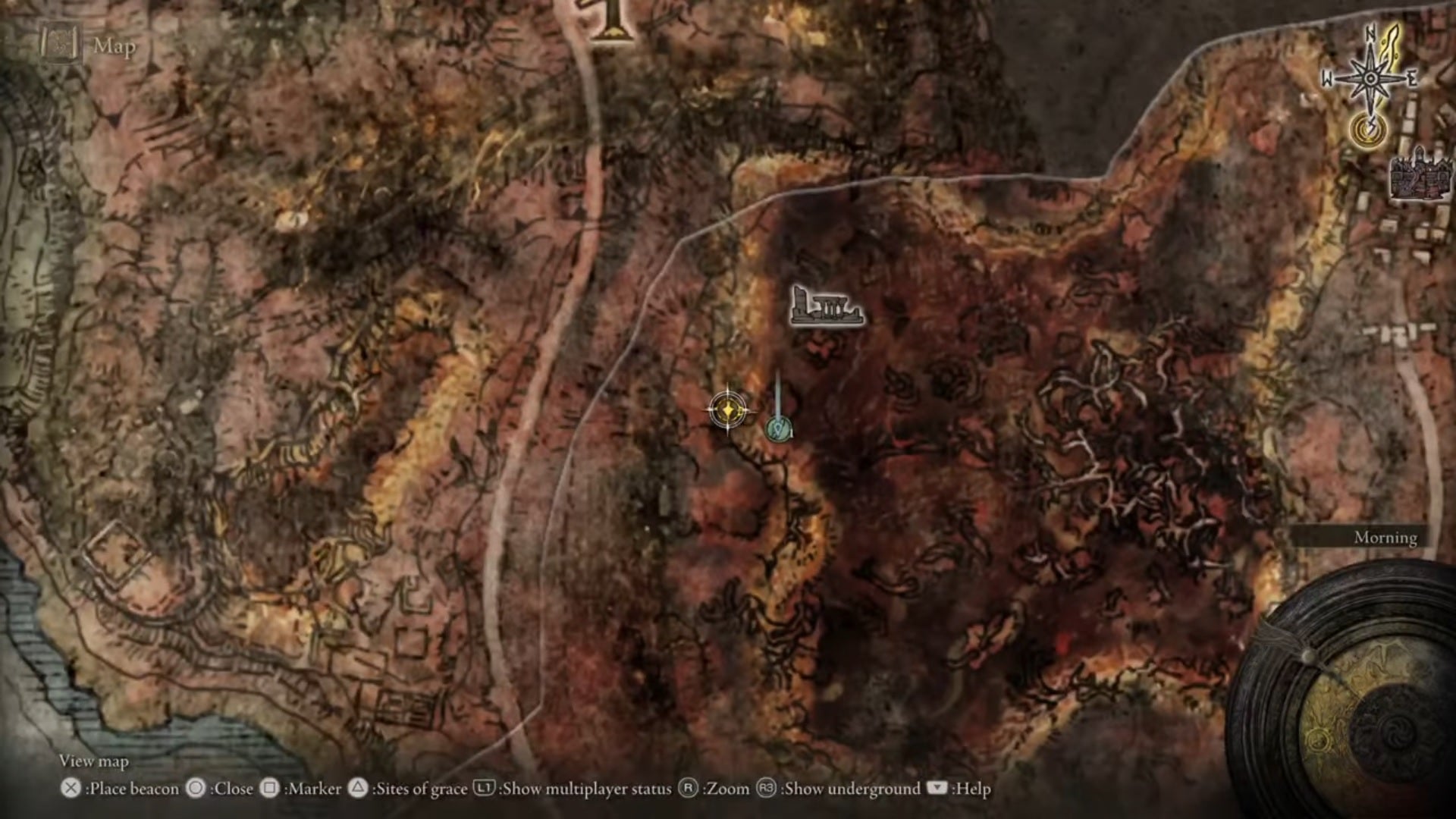The height and width of the screenshot is (819, 1456).
Task: Select the yellow player position crosshair marker
Action: coord(726,410)
